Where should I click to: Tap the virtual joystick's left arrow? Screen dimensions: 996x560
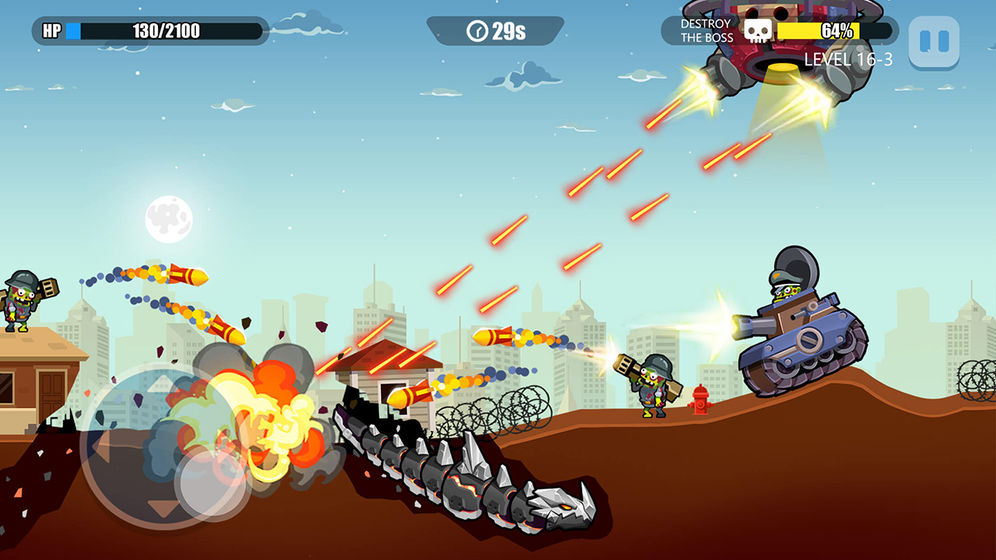click(99, 446)
